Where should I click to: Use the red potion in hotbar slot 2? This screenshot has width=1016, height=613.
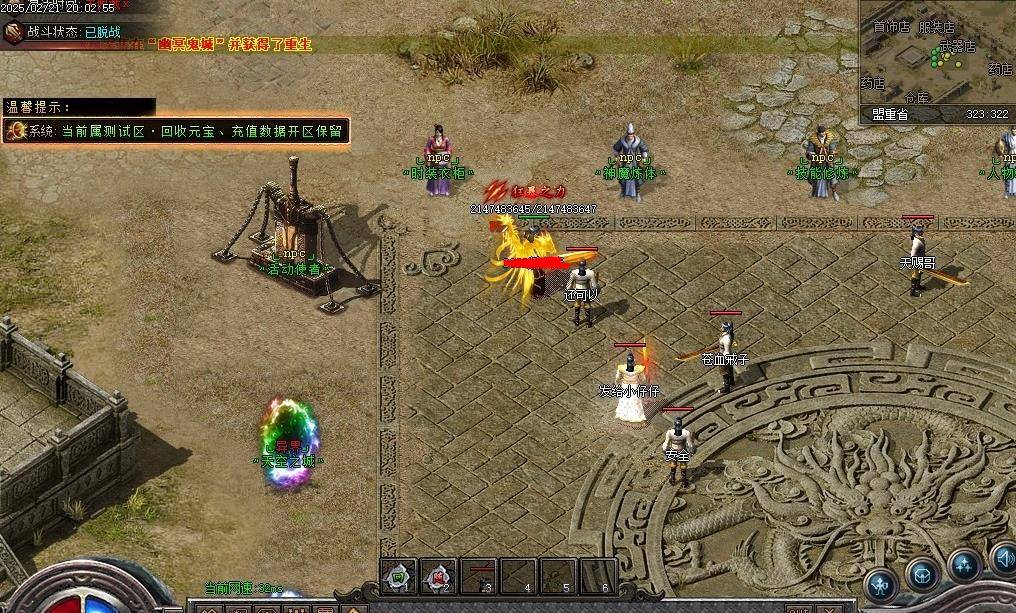pyautogui.click(x=438, y=576)
